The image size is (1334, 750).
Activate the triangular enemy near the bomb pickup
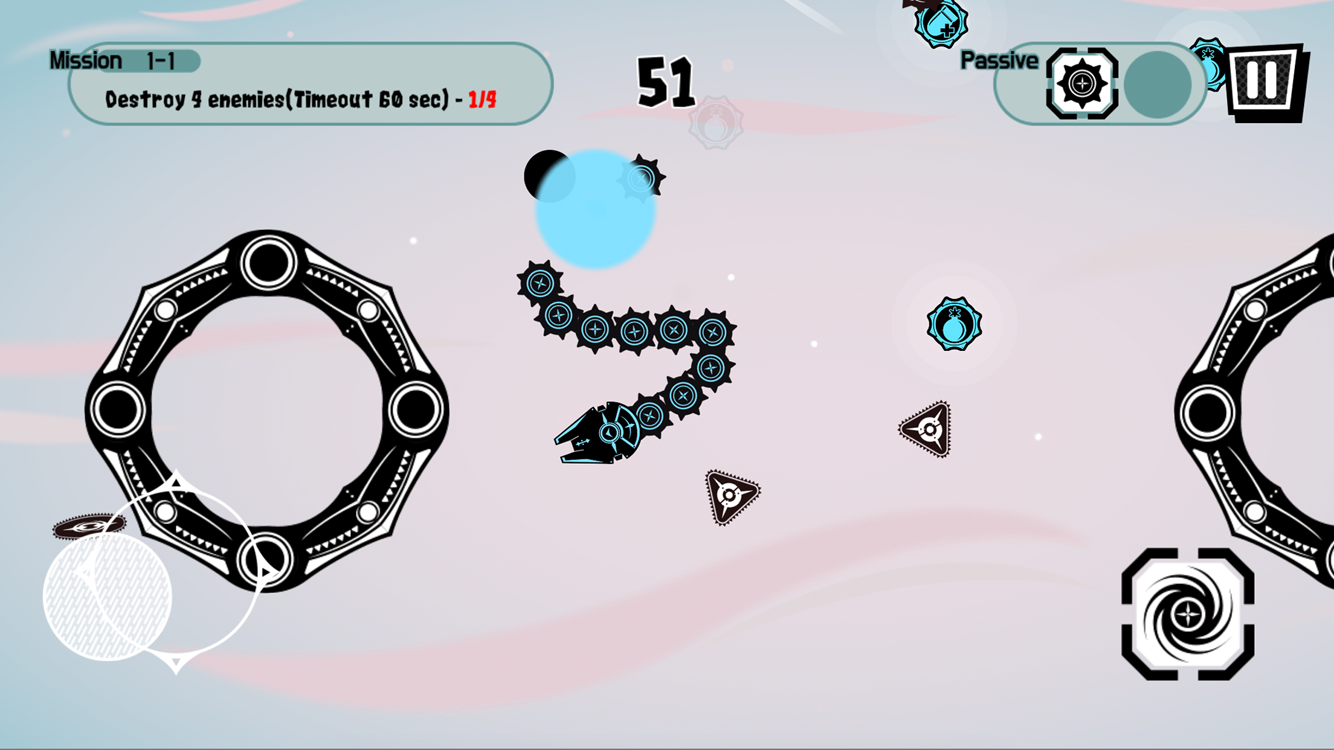[x=928, y=430]
